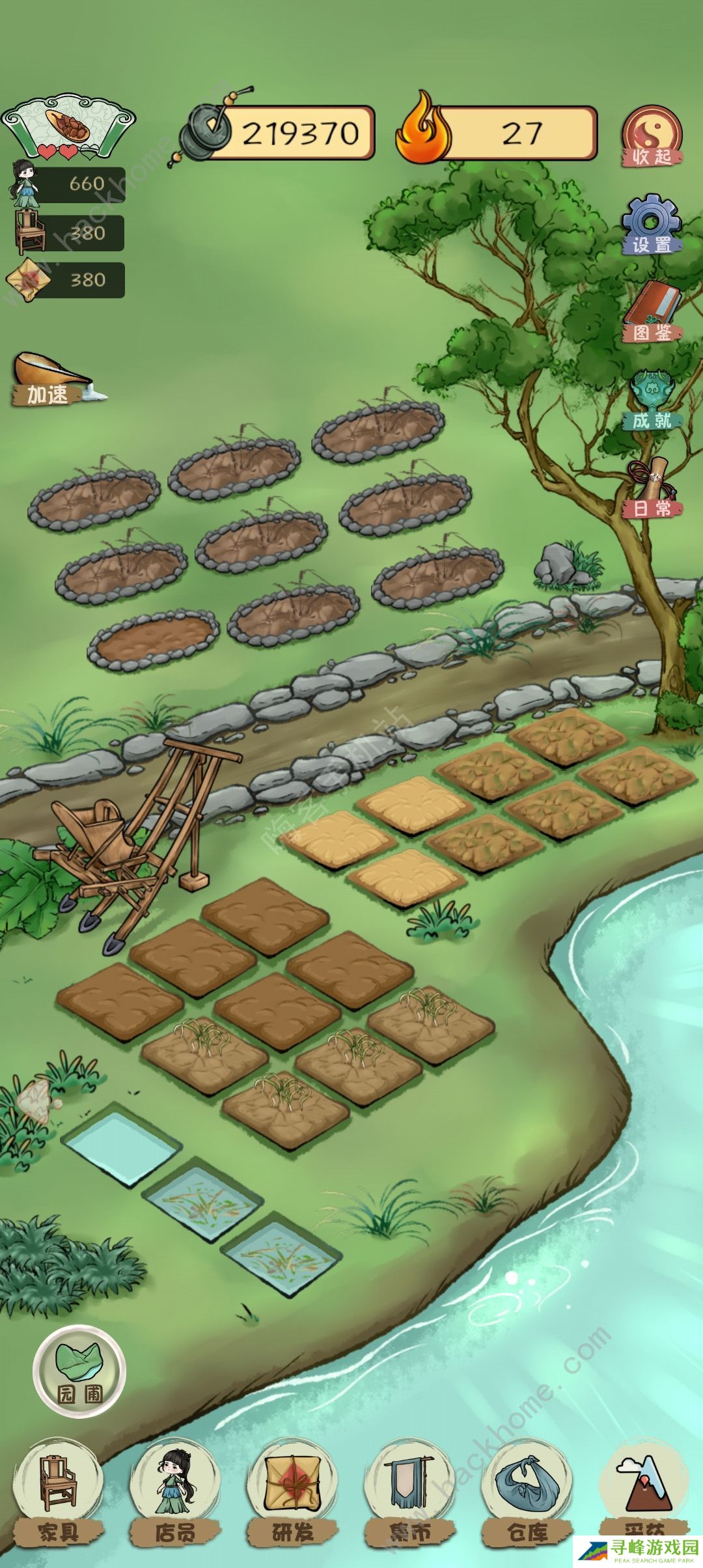Tap the fan-shaped shop rating emblem
The height and width of the screenshot is (1568, 703).
68,126
